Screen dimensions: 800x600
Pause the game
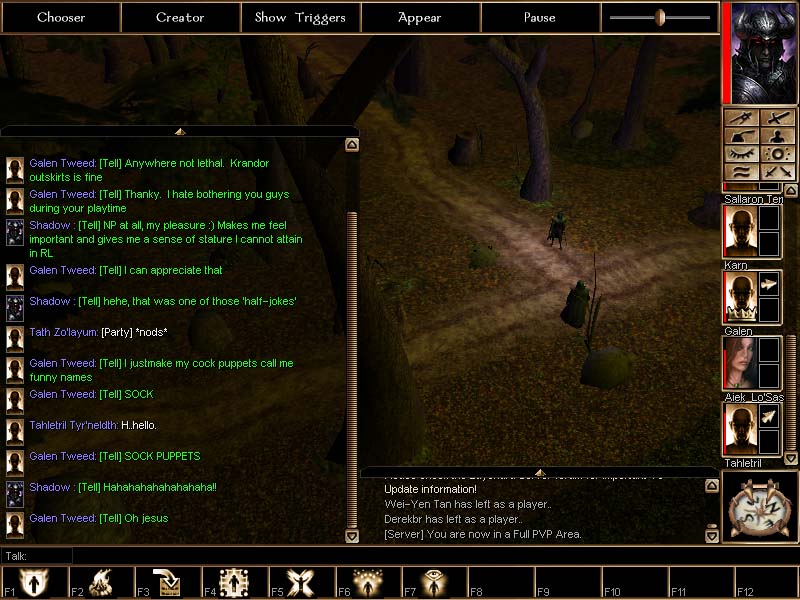pos(540,17)
